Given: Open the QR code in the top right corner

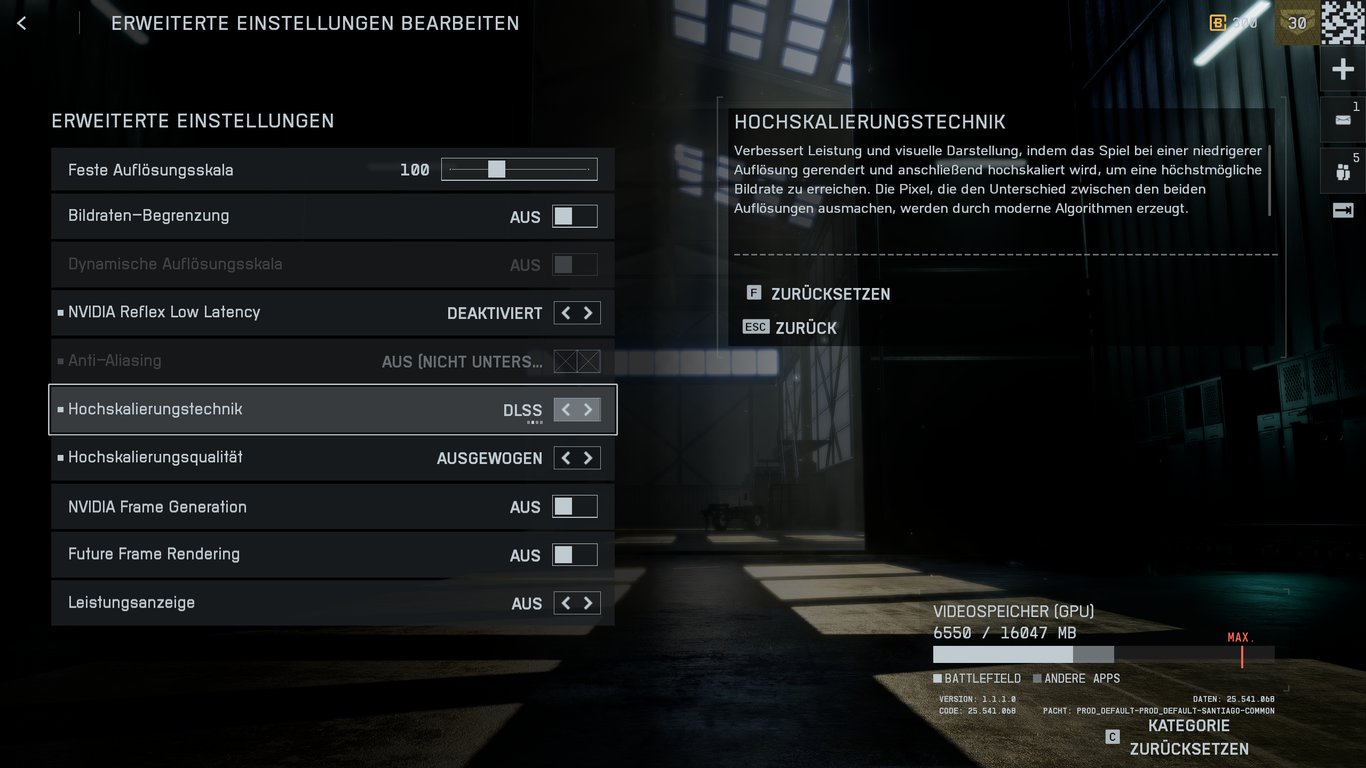Looking at the screenshot, I should [1344, 22].
